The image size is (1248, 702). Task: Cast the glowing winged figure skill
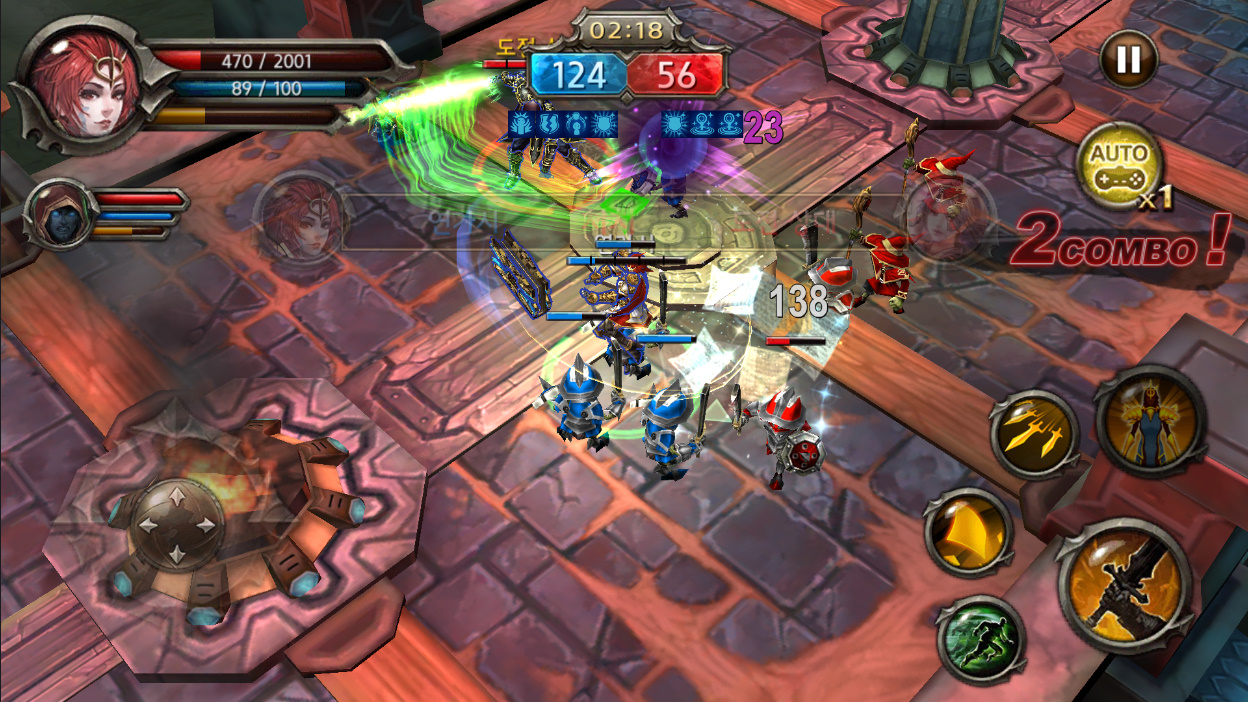(x=1145, y=421)
